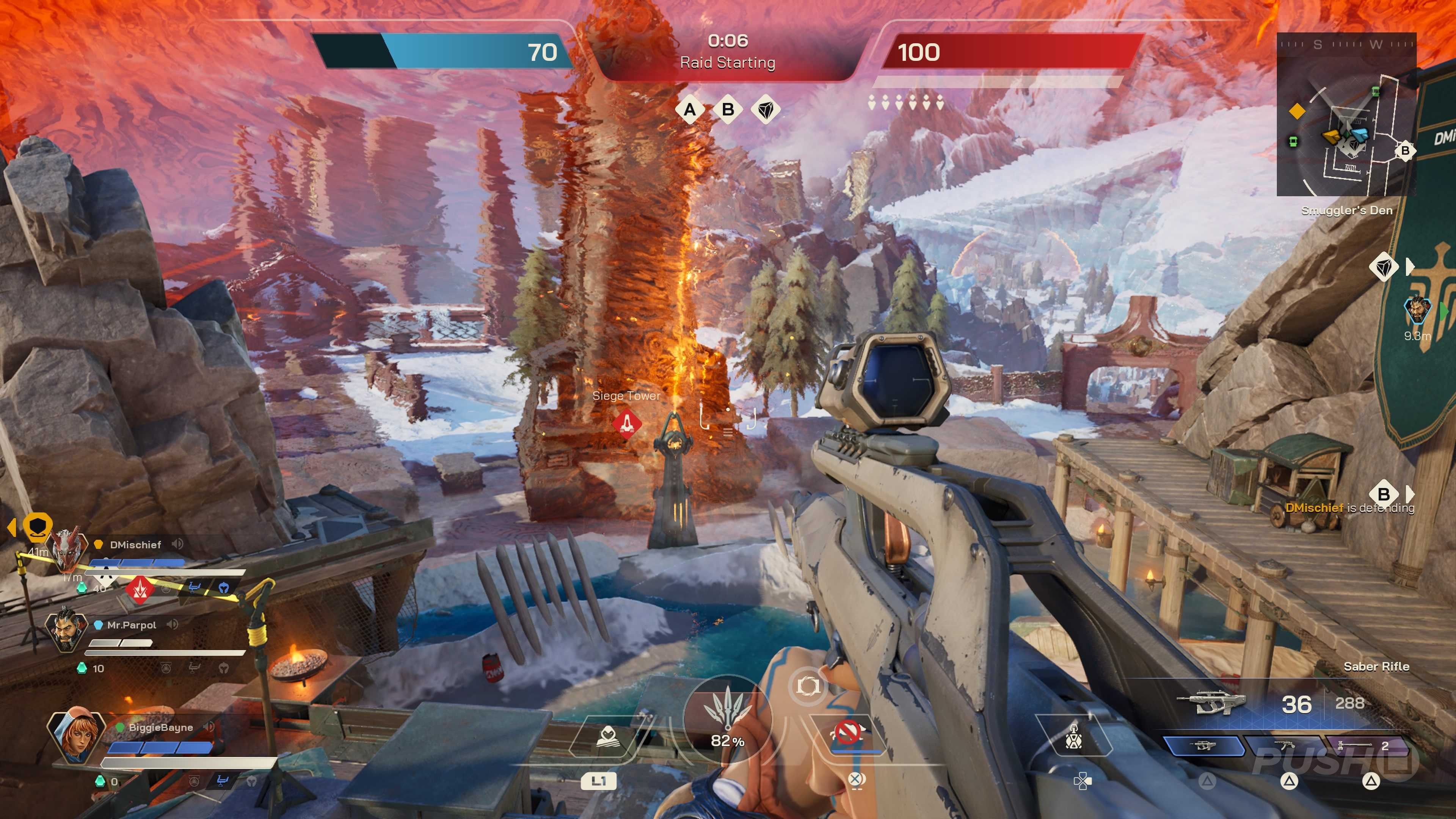Click the gem objective icon at top
This screenshot has width=1456, height=819.
pos(766,110)
